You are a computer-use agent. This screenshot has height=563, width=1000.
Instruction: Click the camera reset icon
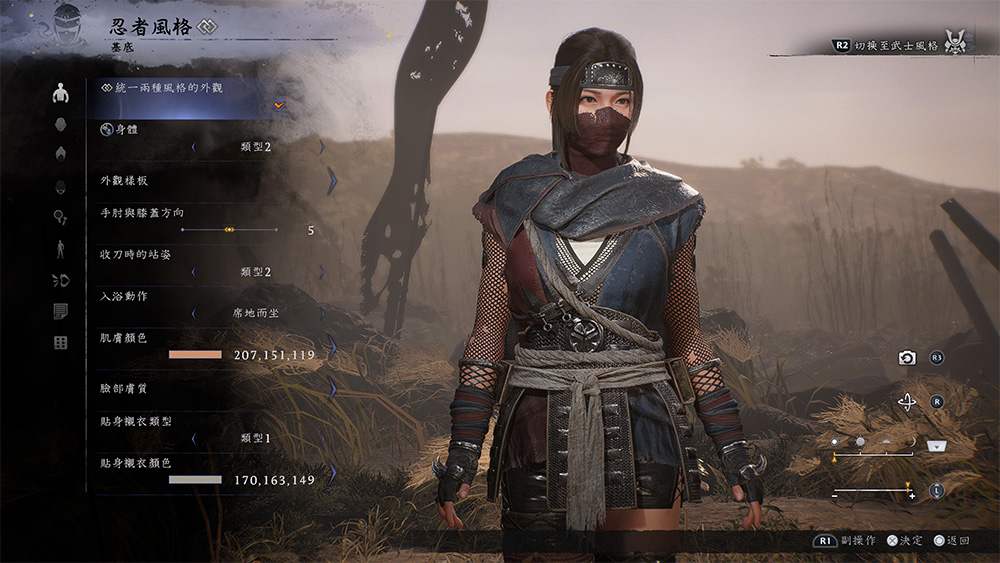tap(907, 358)
